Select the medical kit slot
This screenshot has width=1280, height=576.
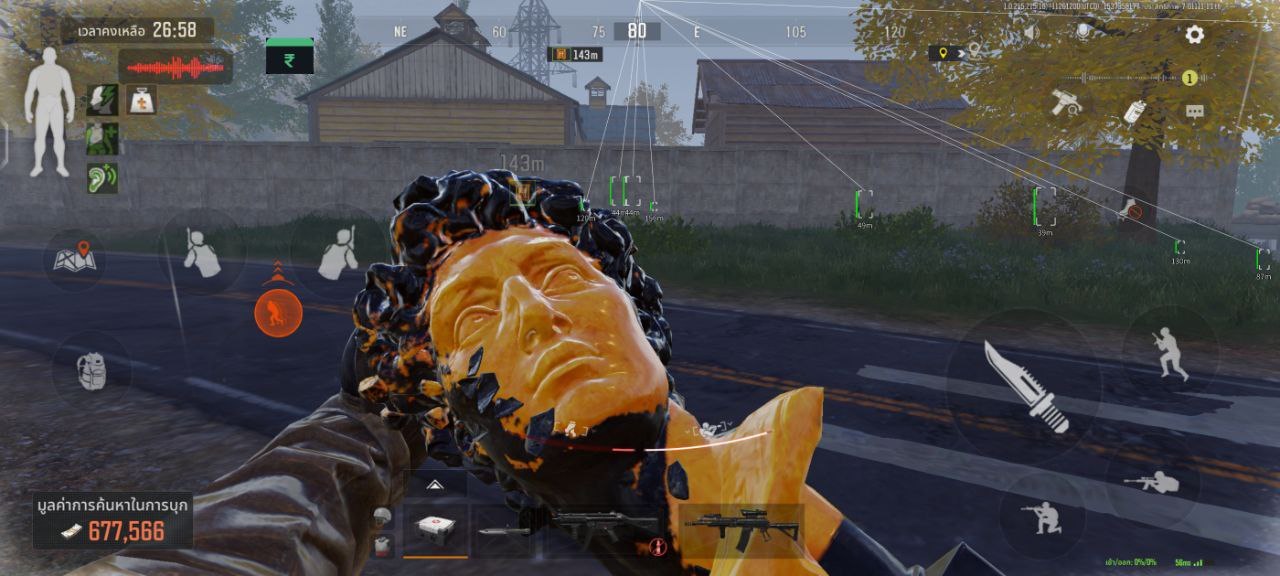point(435,529)
